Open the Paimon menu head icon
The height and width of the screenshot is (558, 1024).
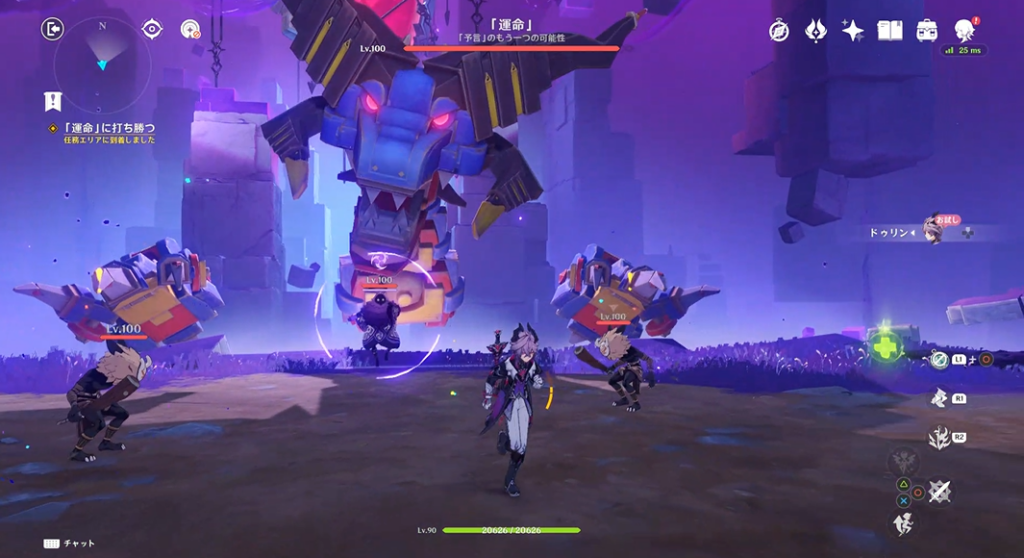(x=965, y=30)
